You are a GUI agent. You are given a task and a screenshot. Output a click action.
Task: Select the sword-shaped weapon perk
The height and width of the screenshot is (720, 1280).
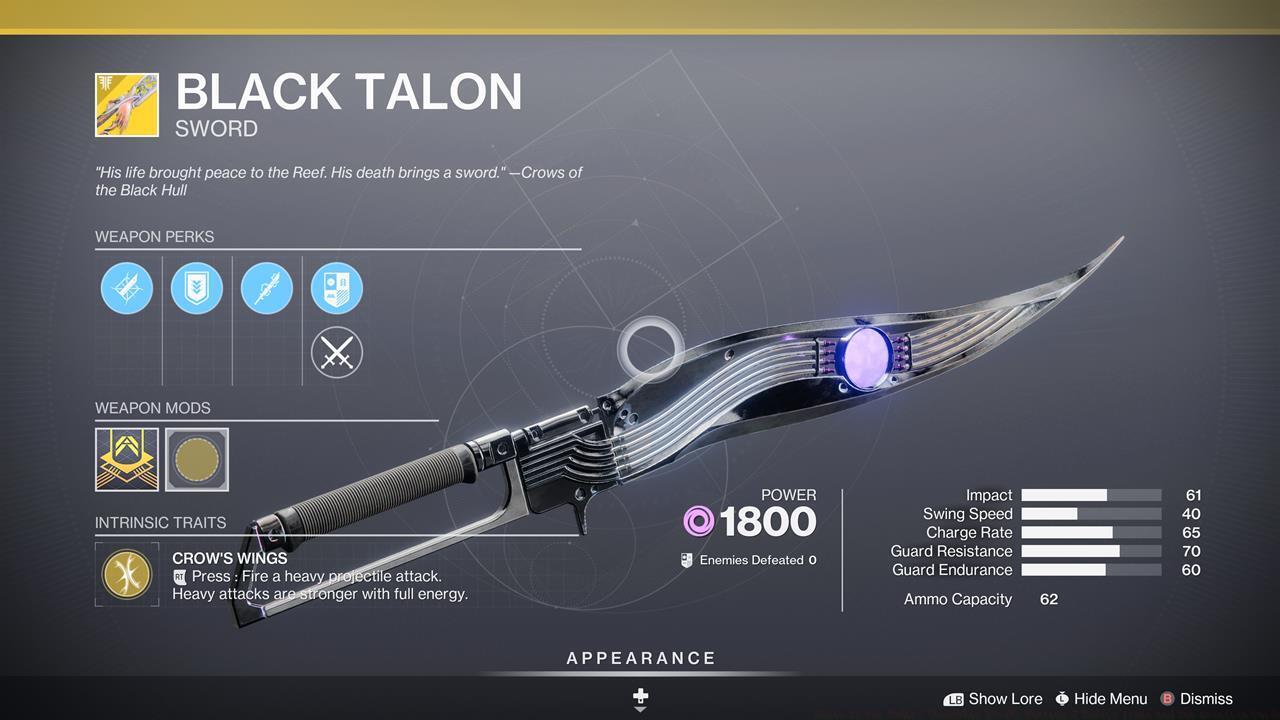[267, 288]
